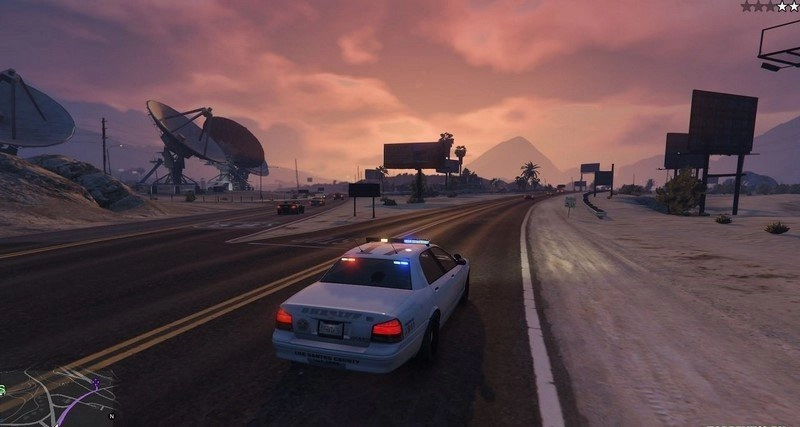The height and width of the screenshot is (427, 800).
Task: Select the green blip on the minimap edge
Action: (x=3, y=388)
